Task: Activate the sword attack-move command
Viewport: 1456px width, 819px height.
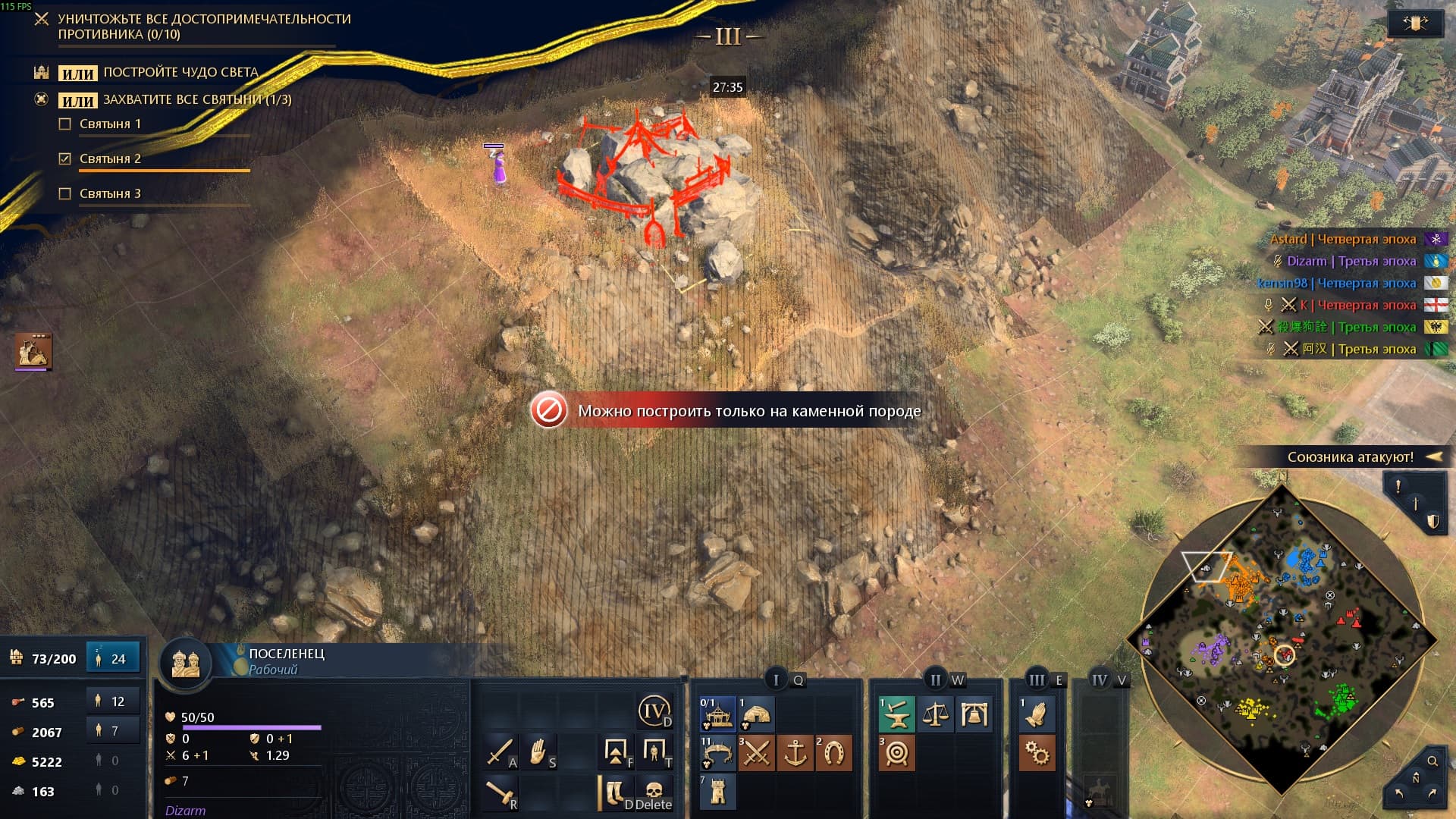Action: [500, 752]
